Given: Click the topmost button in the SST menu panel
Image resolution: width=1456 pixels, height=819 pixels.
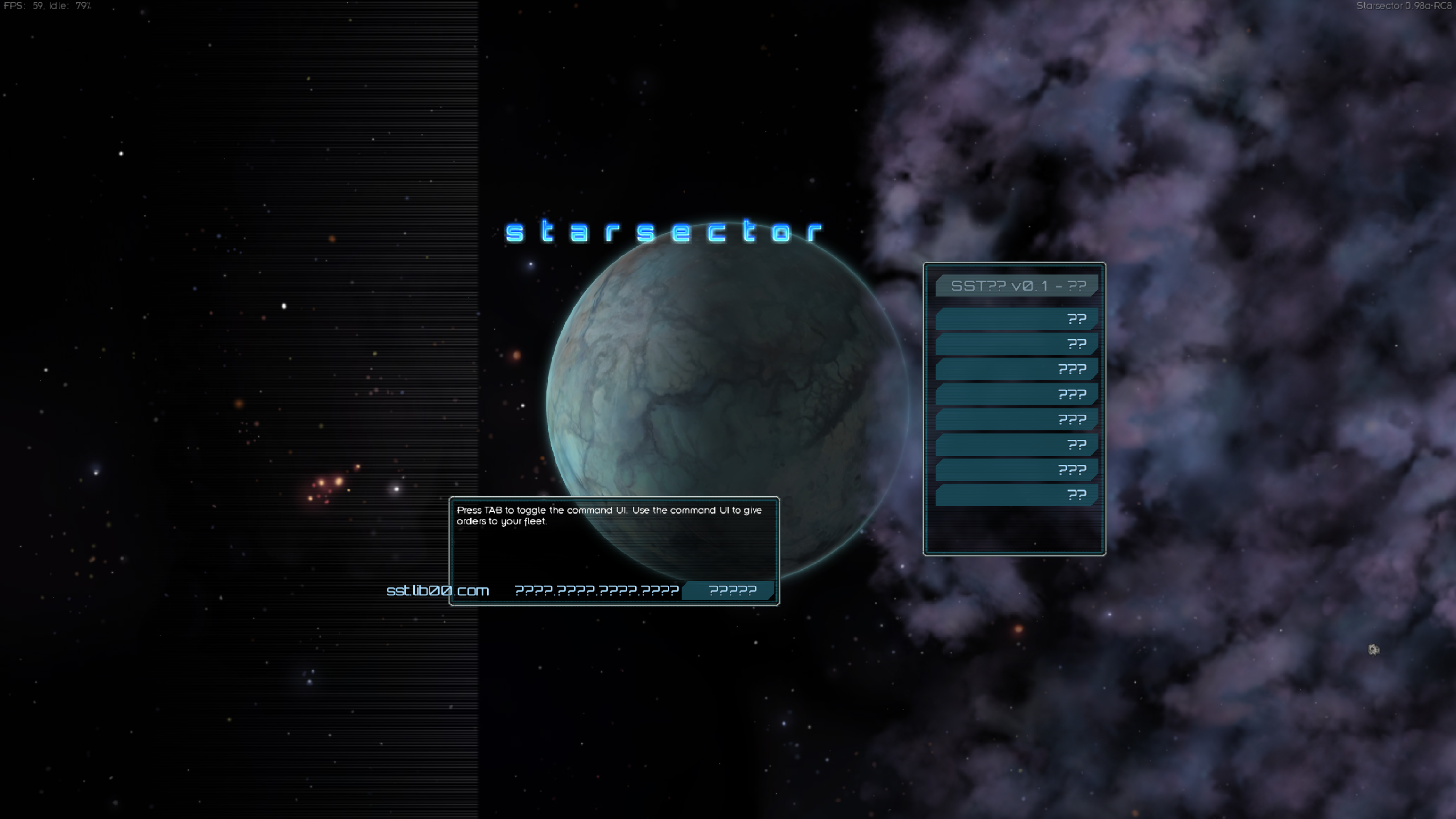Looking at the screenshot, I should 1016,318.
